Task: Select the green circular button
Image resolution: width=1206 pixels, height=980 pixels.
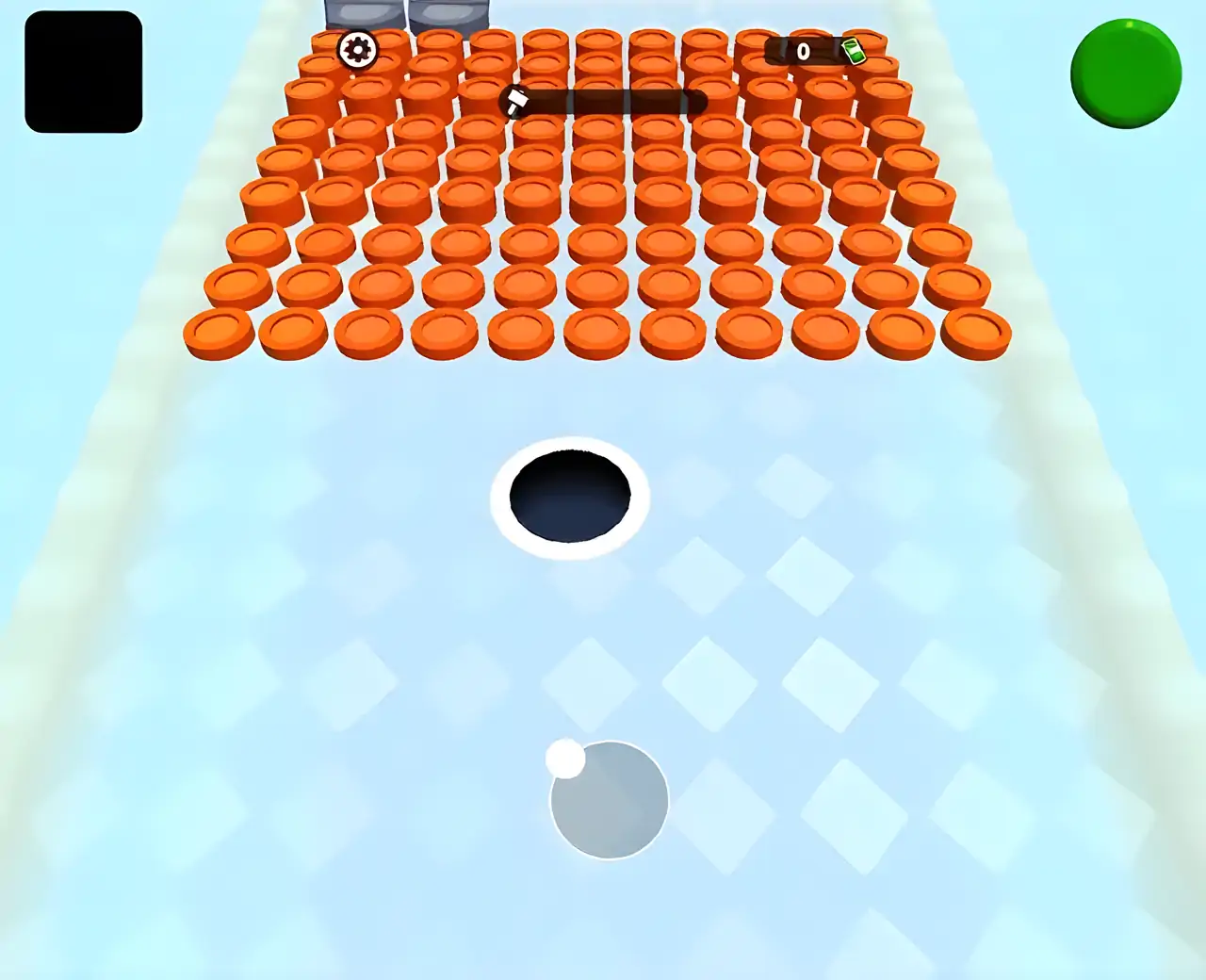Action: click(1125, 72)
